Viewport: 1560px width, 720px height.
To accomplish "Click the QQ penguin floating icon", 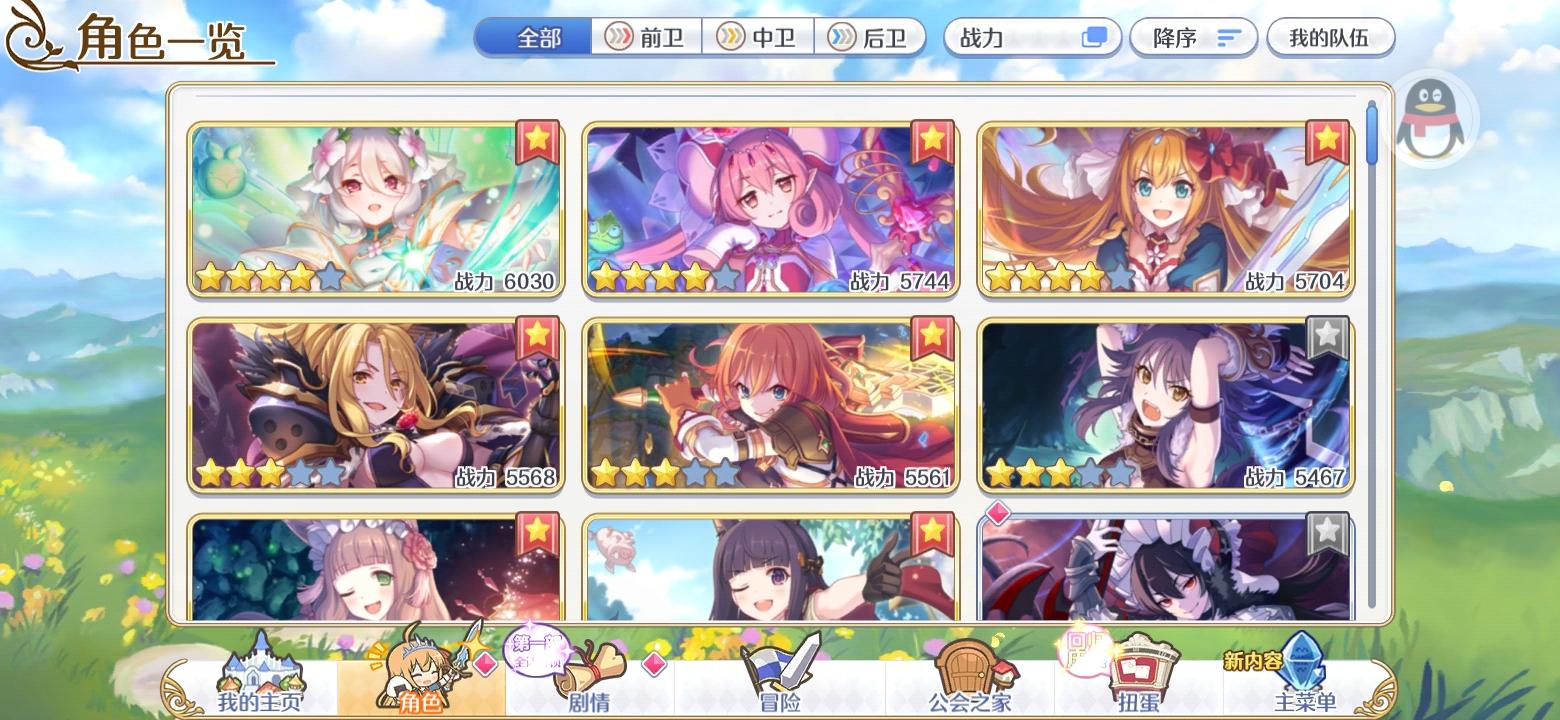I will point(1430,117).
